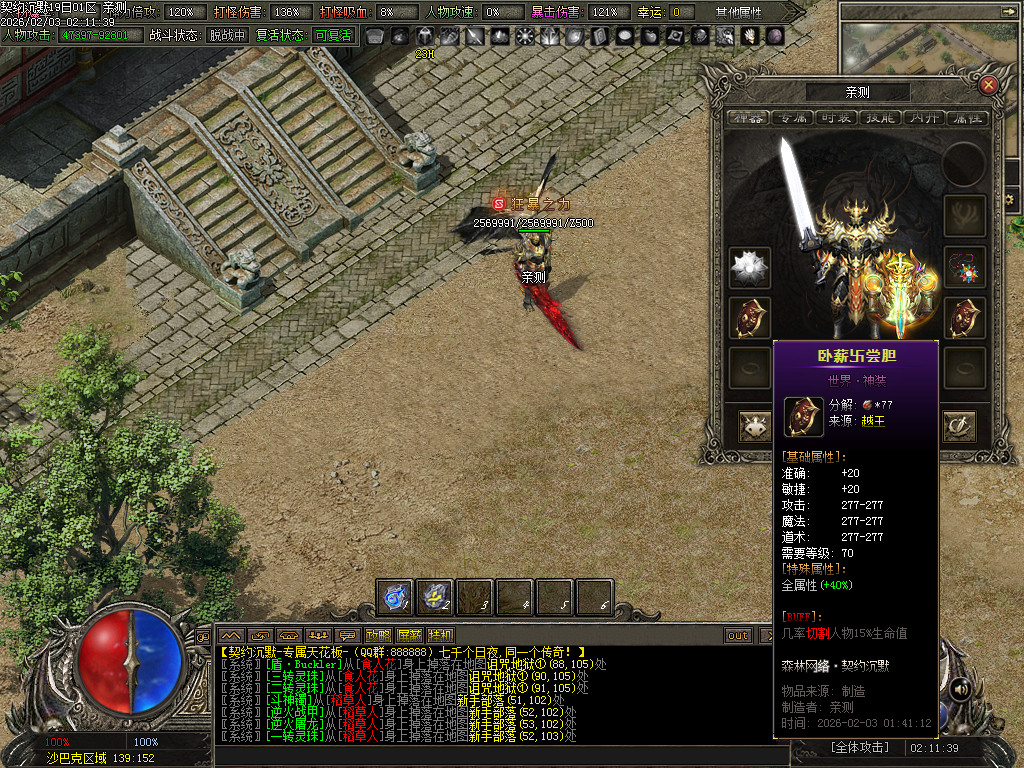This screenshot has height=768, width=1024.
Task: Select the colorful gem necklace slot
Action: click(x=965, y=267)
